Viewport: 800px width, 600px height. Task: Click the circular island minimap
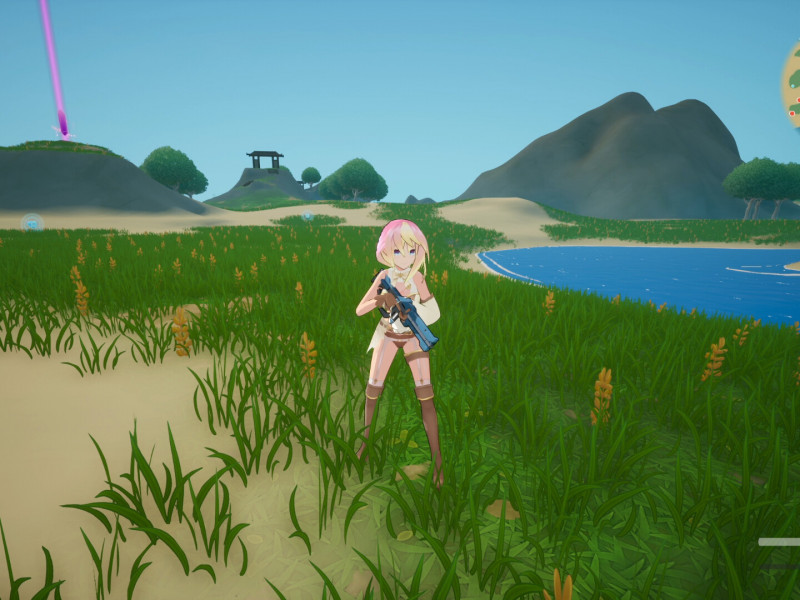pos(792,88)
